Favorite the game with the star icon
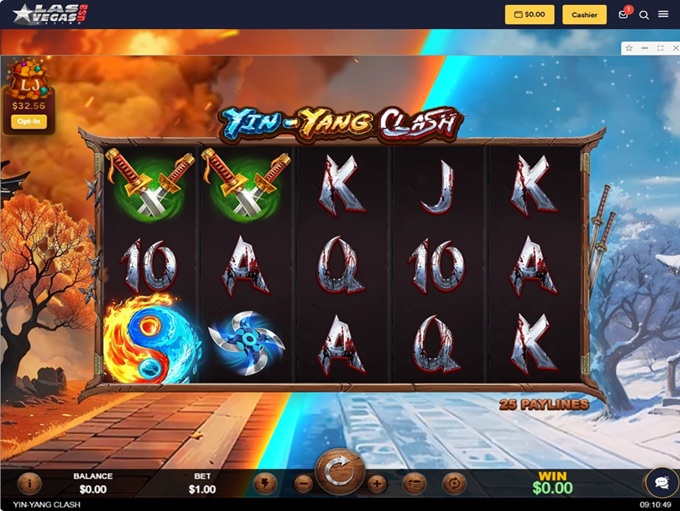The image size is (680, 511). pos(628,48)
